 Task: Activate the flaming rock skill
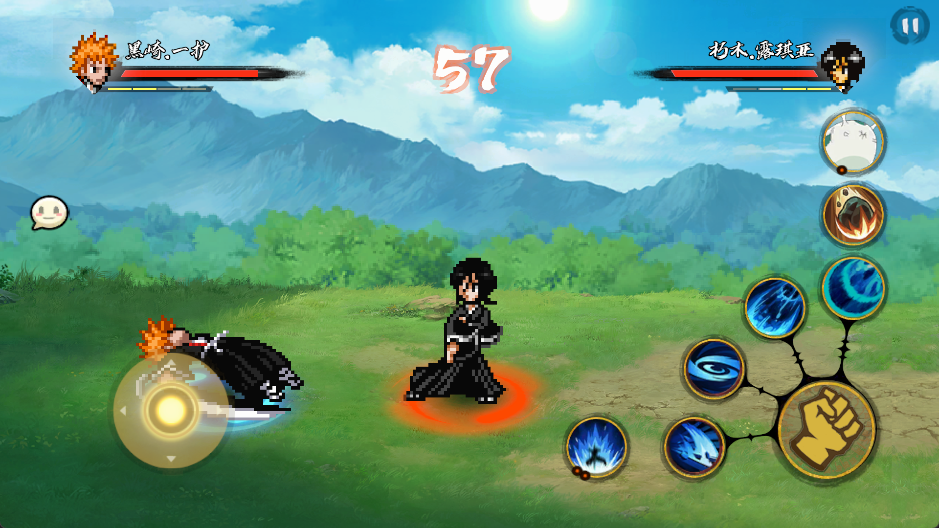853,214
